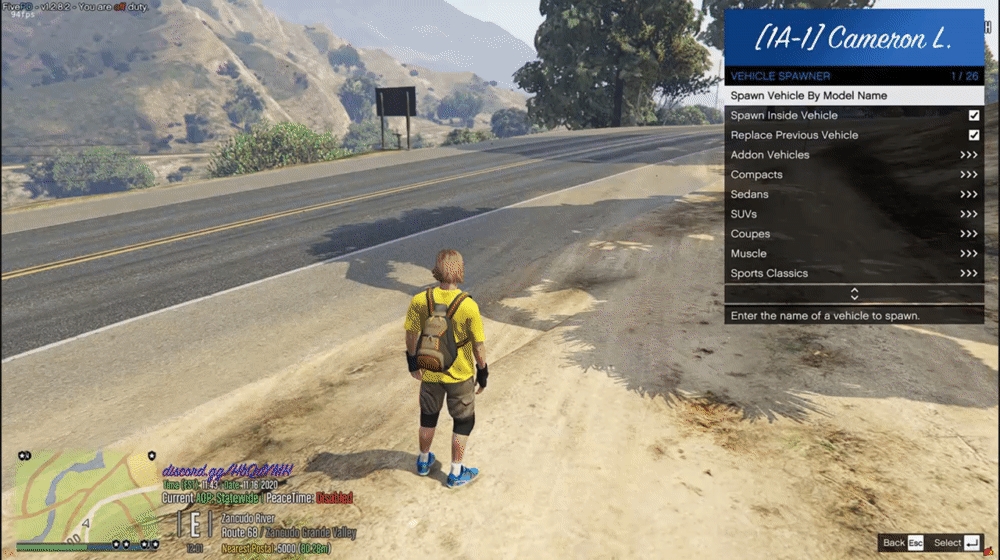Click the minimap

(86, 497)
